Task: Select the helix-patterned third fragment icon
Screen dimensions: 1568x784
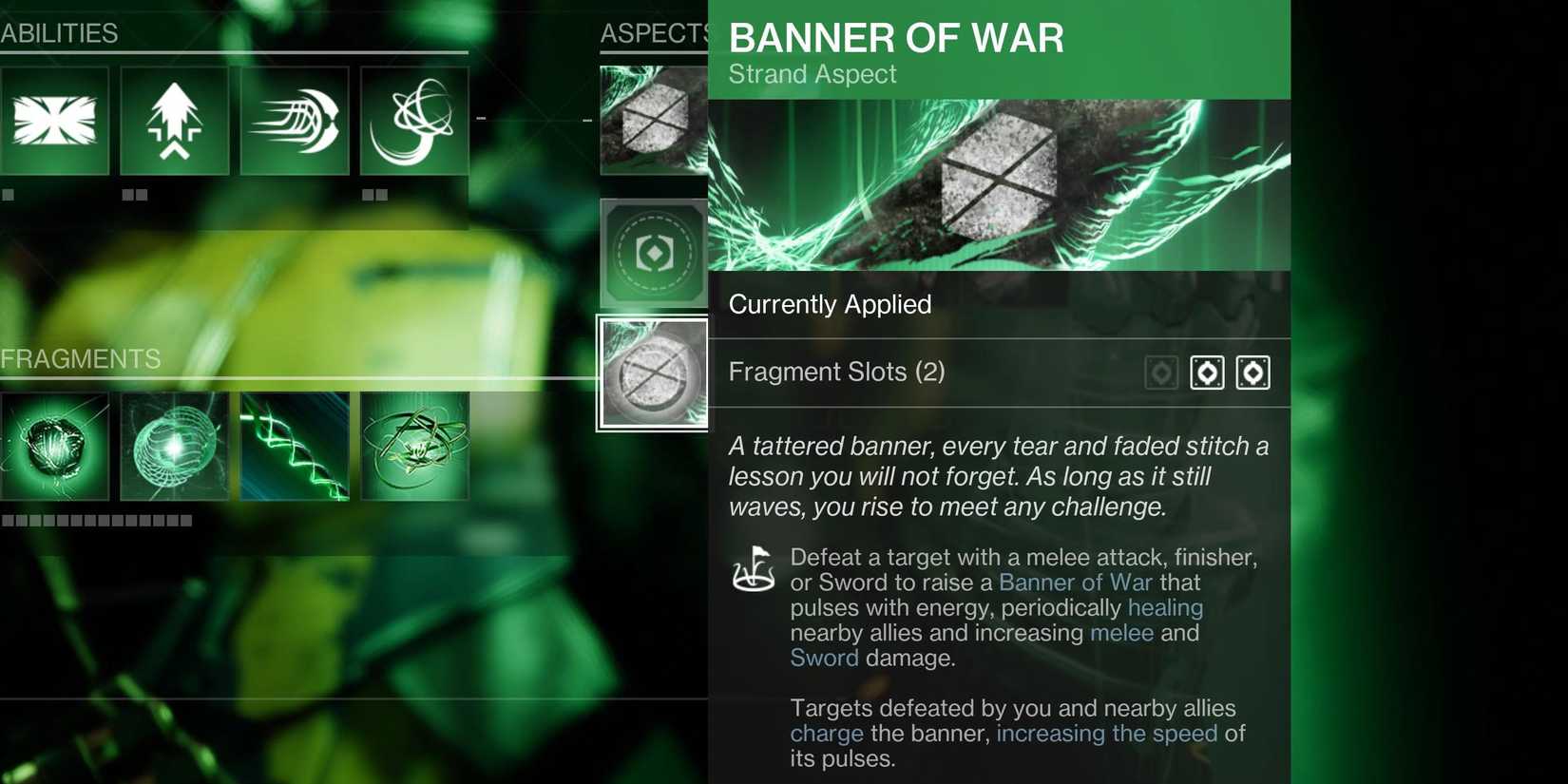Action: pos(294,446)
